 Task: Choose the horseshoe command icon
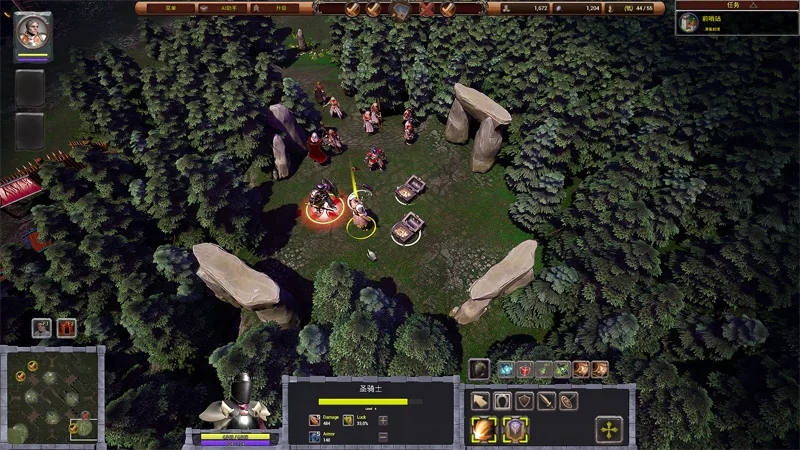point(502,401)
